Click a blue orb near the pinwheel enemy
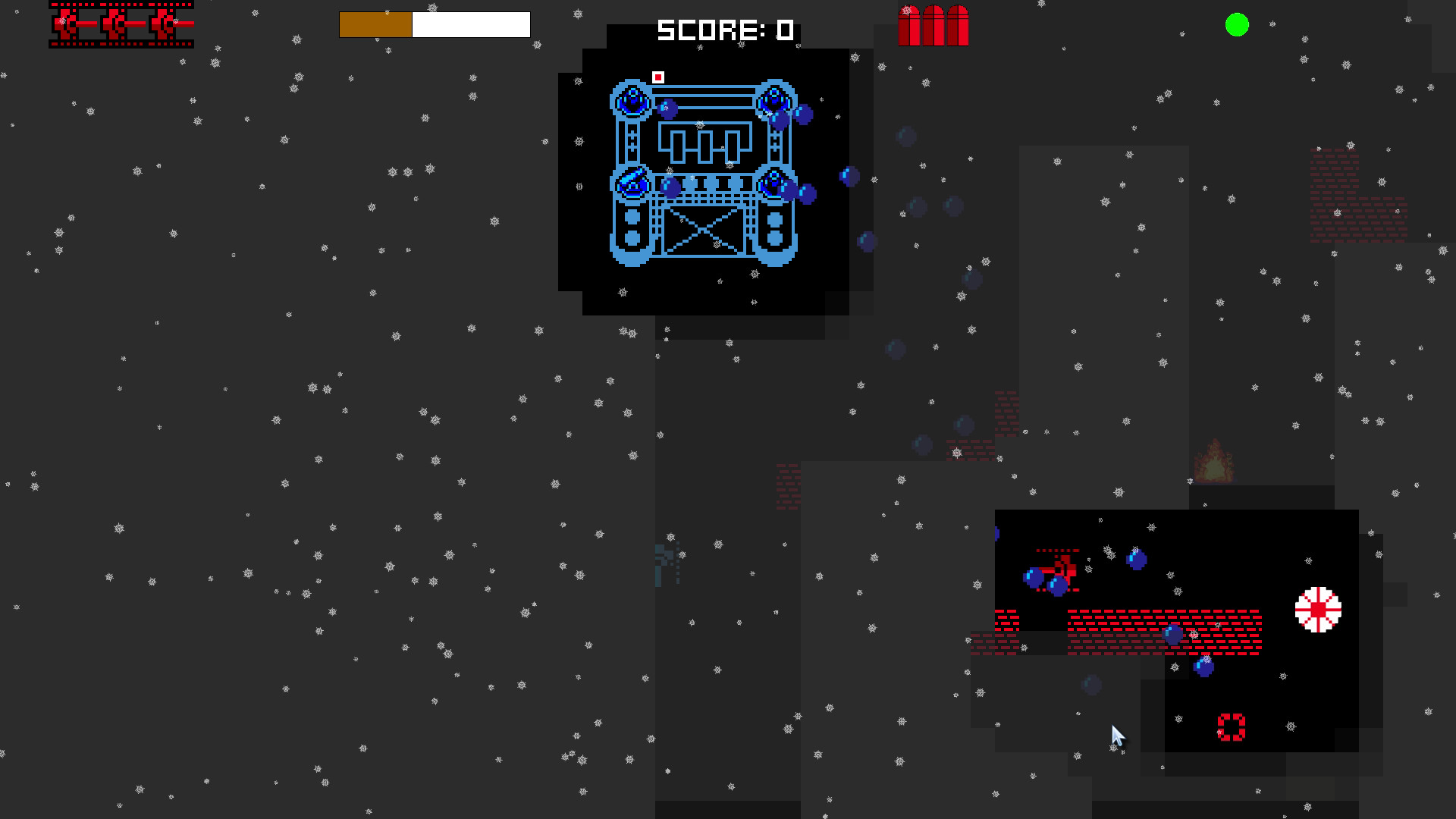Image resolution: width=1456 pixels, height=819 pixels. pyautogui.click(x=1204, y=668)
